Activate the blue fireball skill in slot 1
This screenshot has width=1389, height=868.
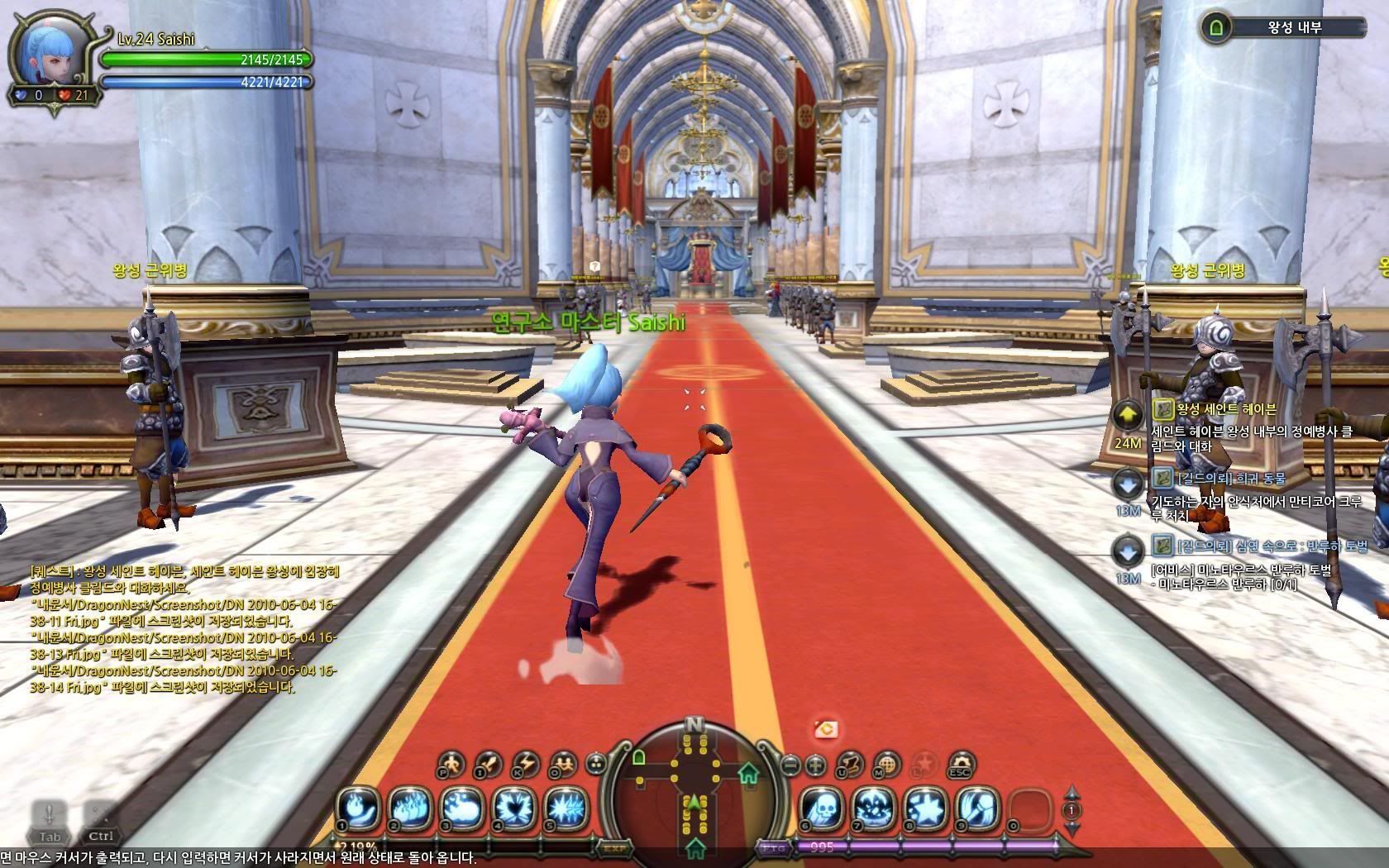[359, 808]
